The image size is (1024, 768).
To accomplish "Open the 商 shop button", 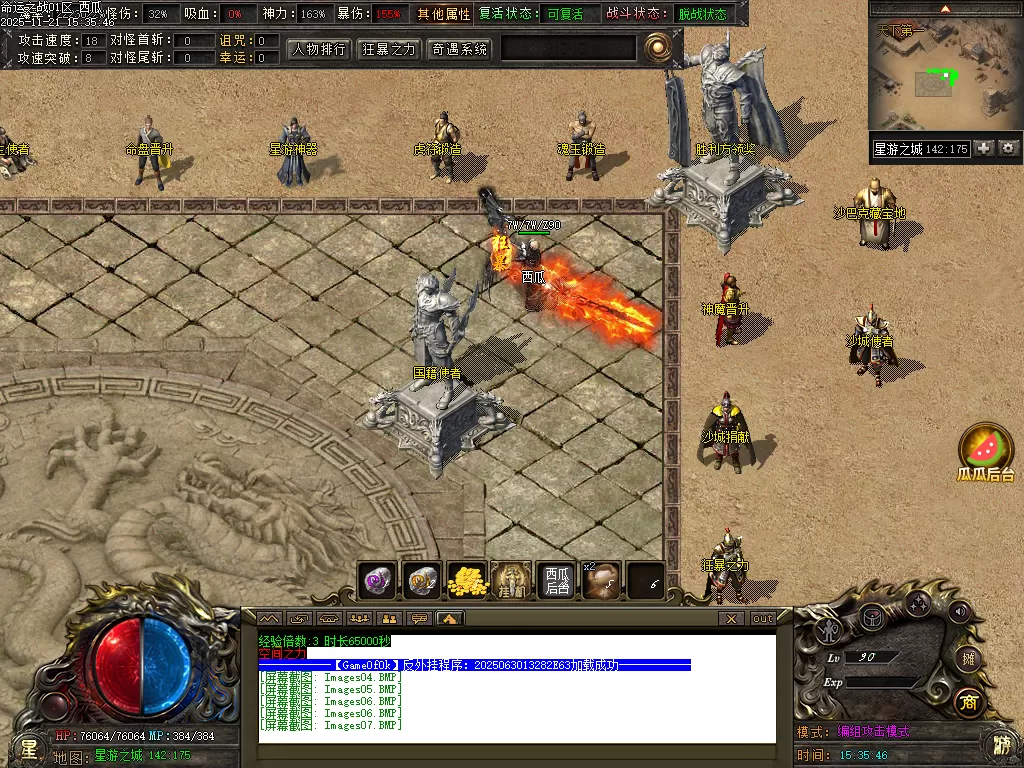I will (967, 701).
